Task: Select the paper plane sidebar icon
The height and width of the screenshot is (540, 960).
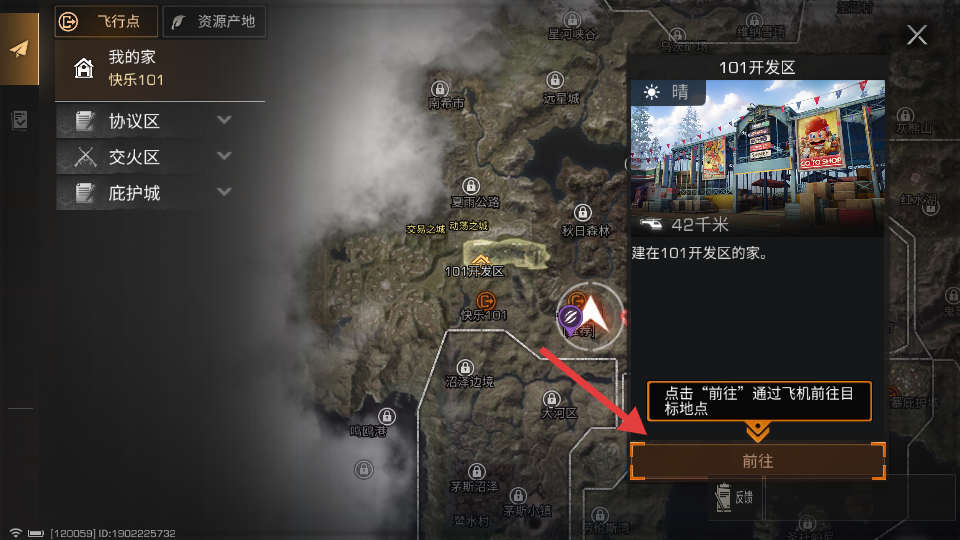Action: point(19,49)
